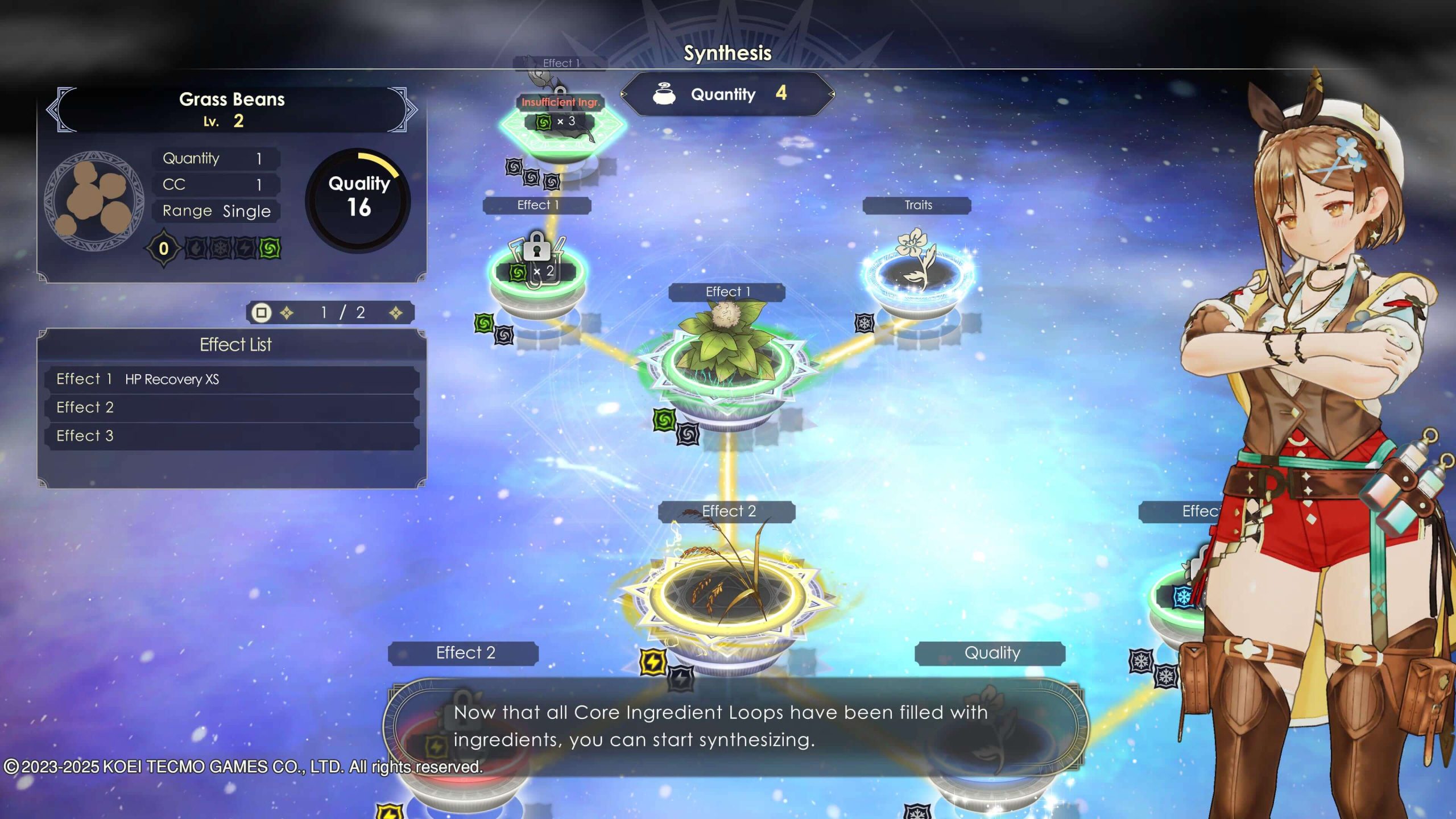Click the ice element icon under the Quality gauge
The height and width of the screenshot is (819, 1456).
[x=219, y=249]
